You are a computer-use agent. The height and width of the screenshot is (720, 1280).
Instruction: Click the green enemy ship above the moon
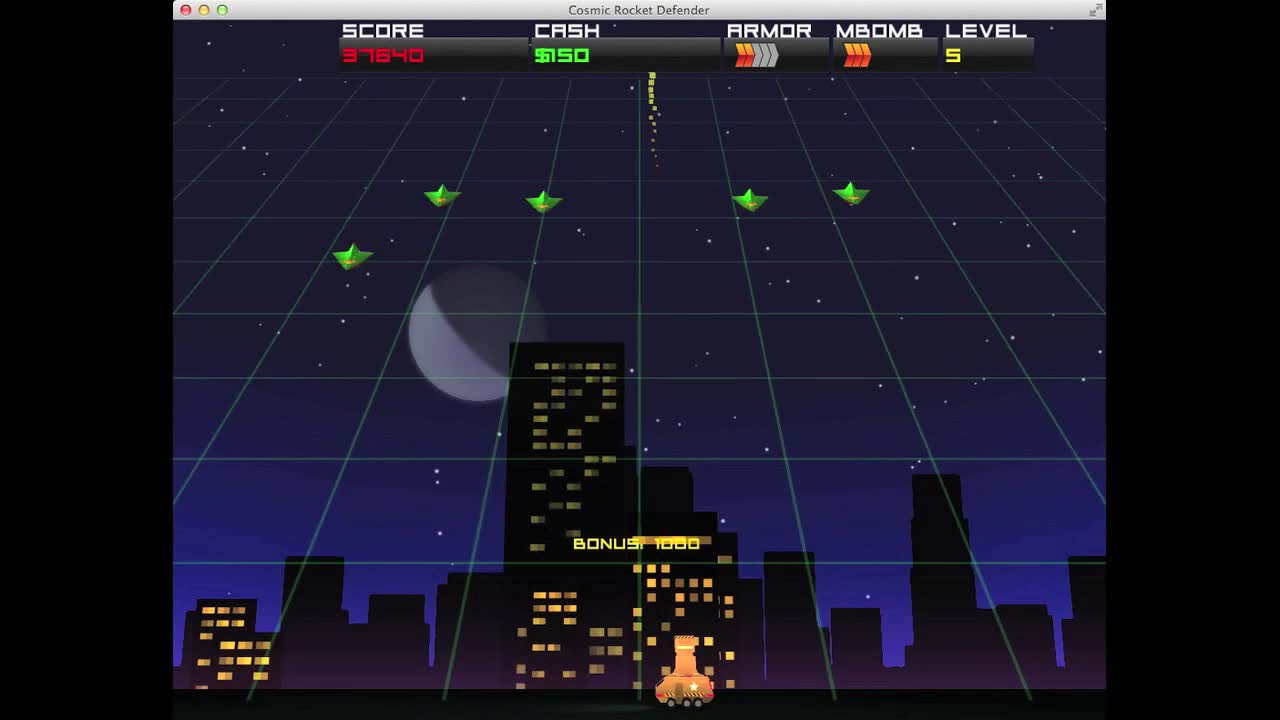[x=440, y=197]
